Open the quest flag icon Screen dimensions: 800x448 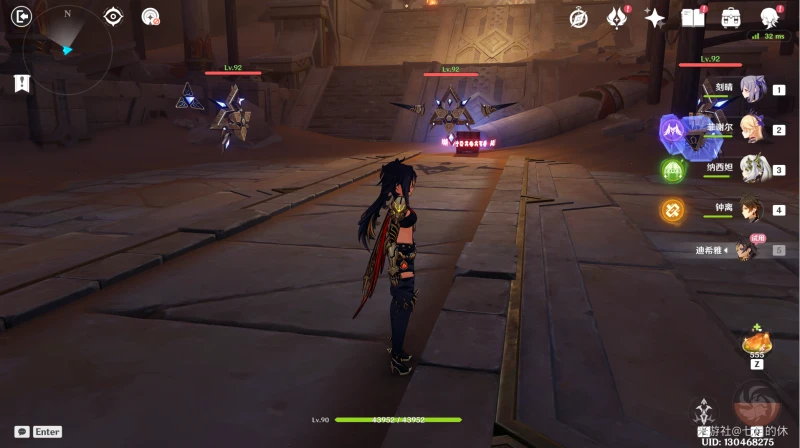pyautogui.click(x=22, y=83)
